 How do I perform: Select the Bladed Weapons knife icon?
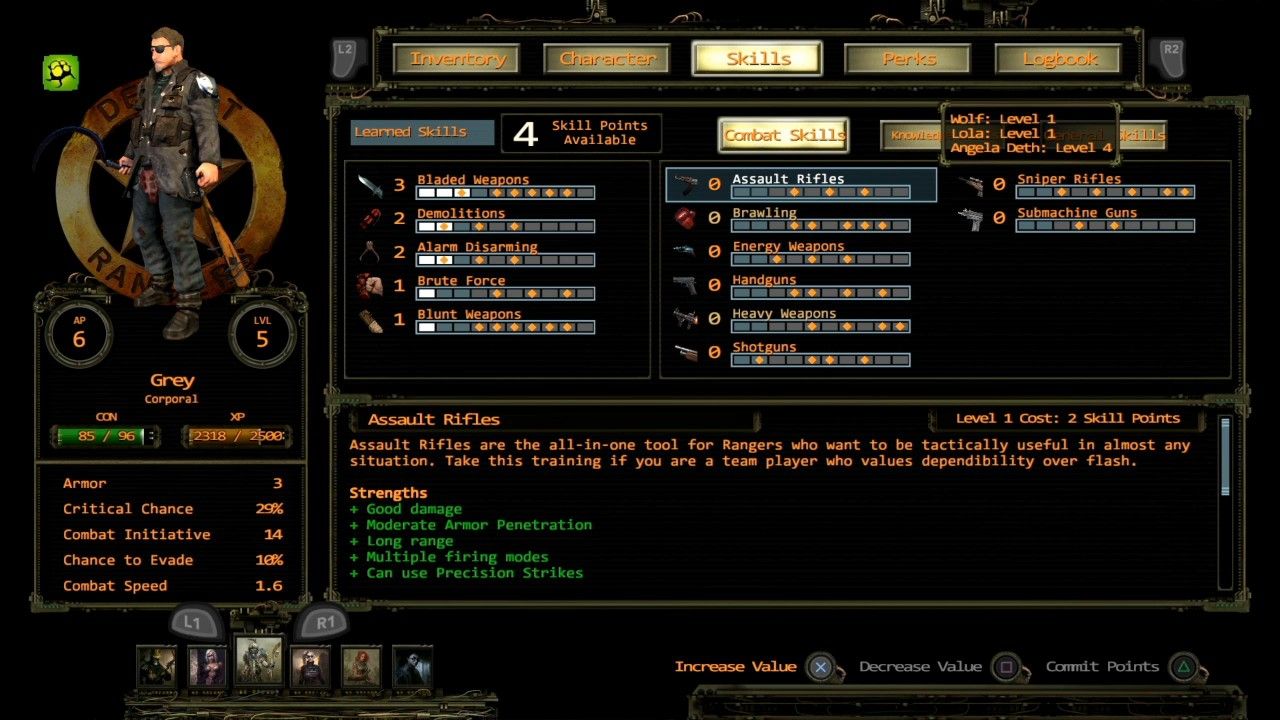370,186
